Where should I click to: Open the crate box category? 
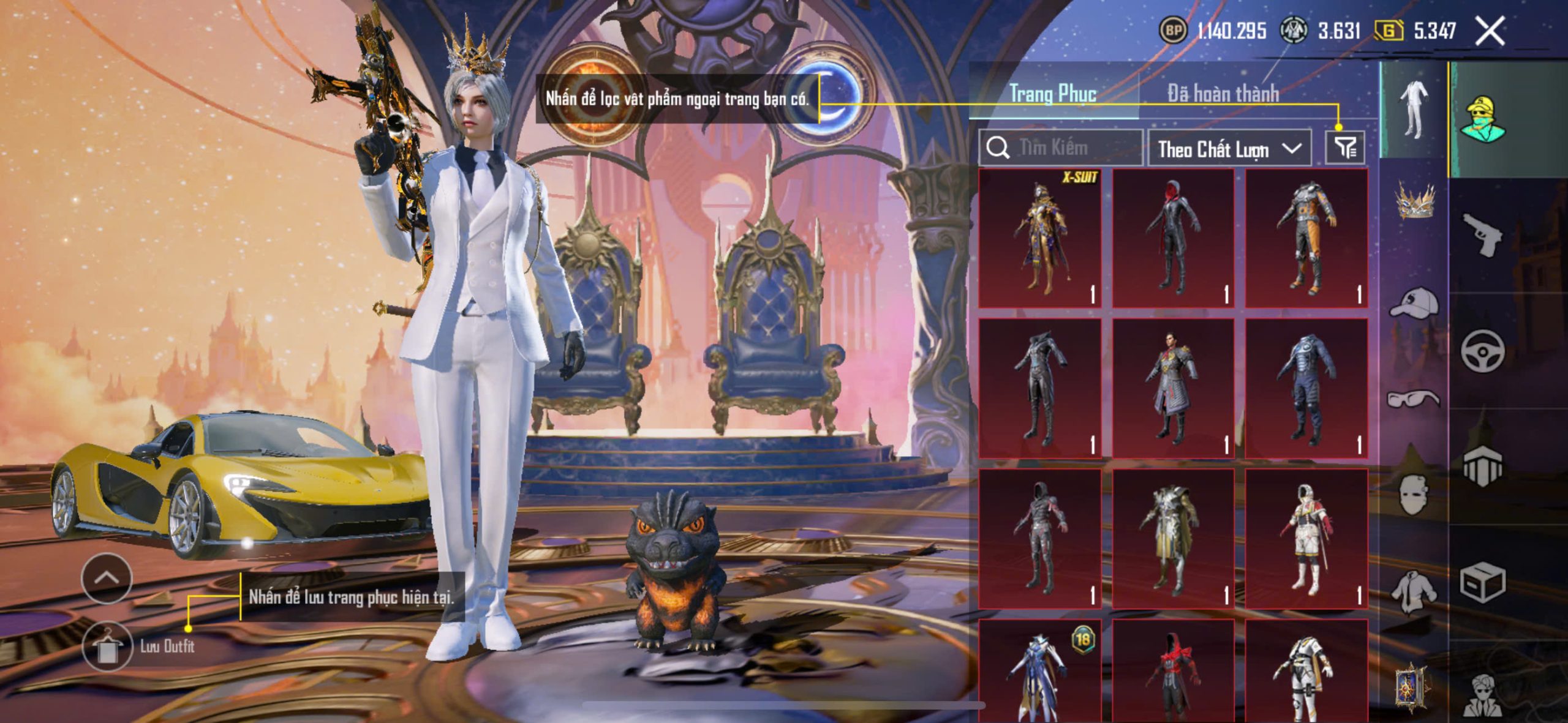pos(1482,583)
